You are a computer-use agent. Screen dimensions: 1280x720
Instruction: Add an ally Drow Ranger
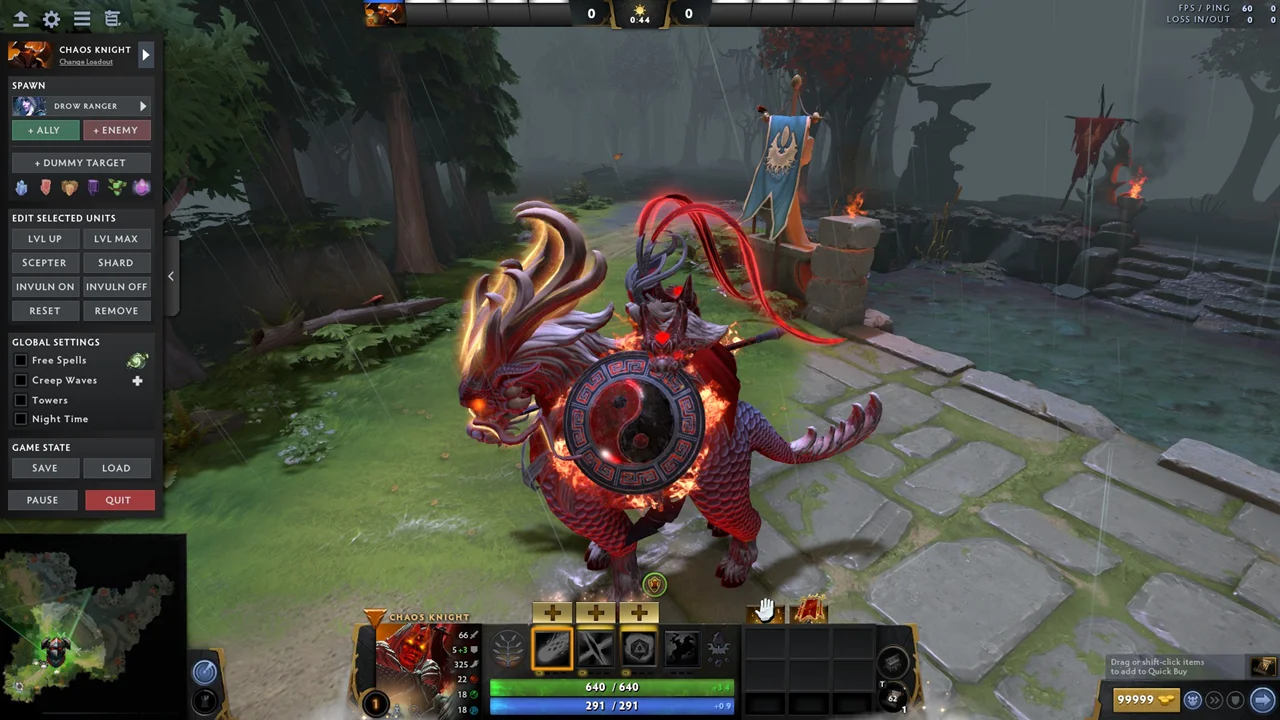tap(44, 130)
